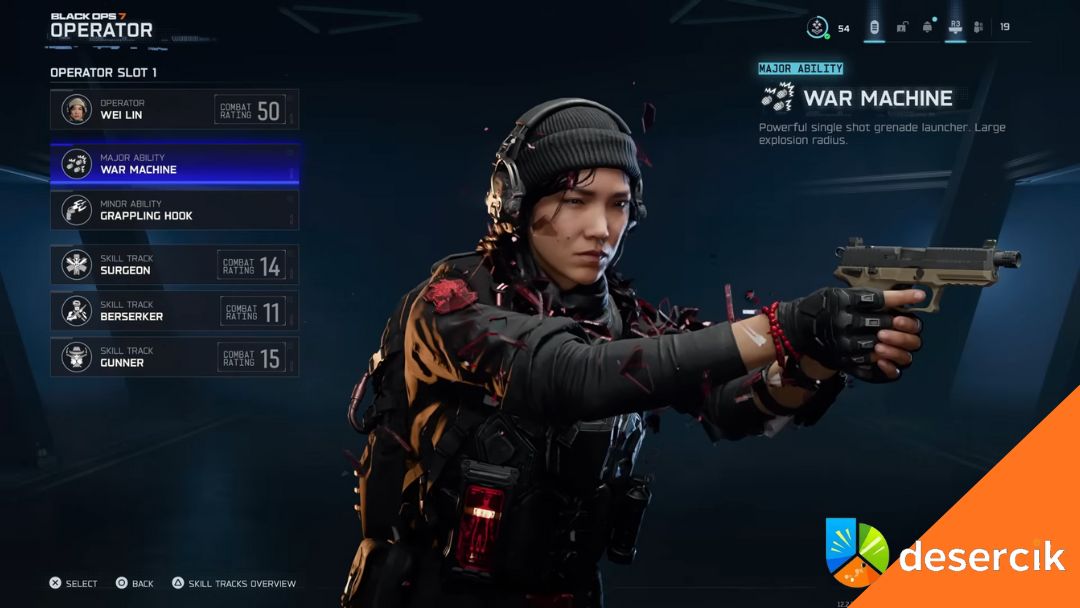Click the unlocked padlock icon
Viewport: 1080px width, 608px height.
(901, 27)
